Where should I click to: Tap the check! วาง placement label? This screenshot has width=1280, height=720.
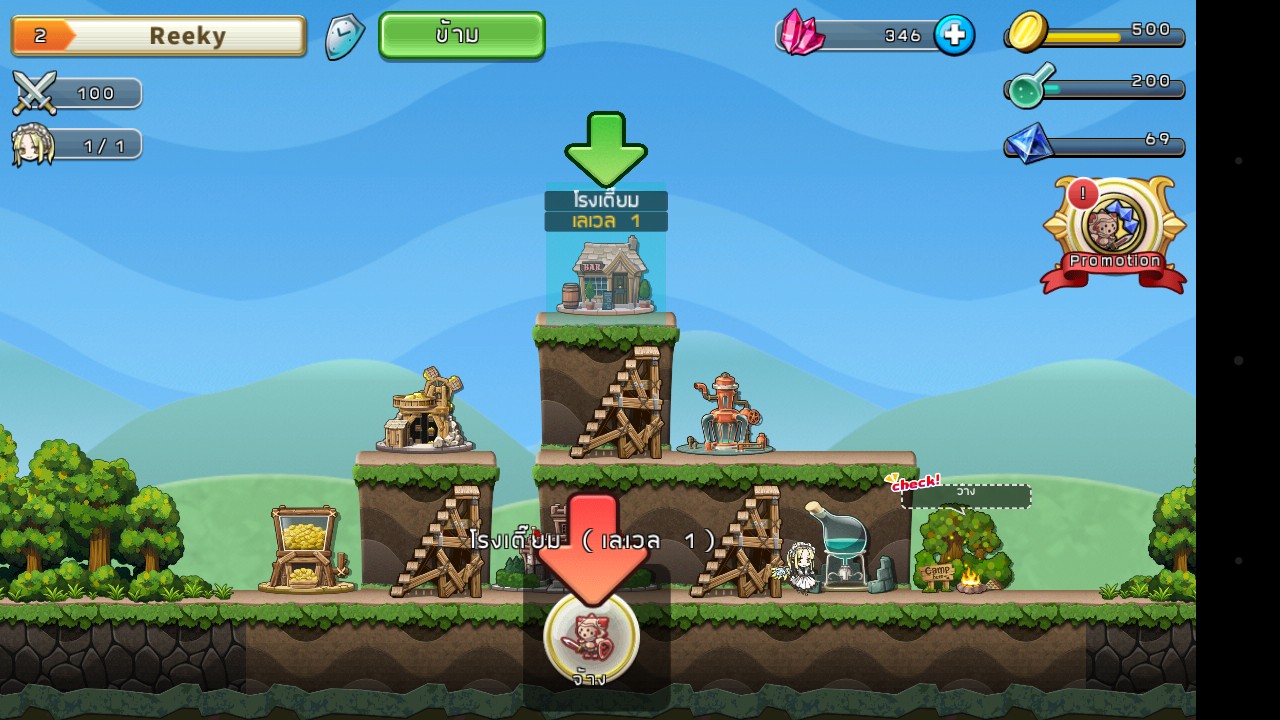964,494
